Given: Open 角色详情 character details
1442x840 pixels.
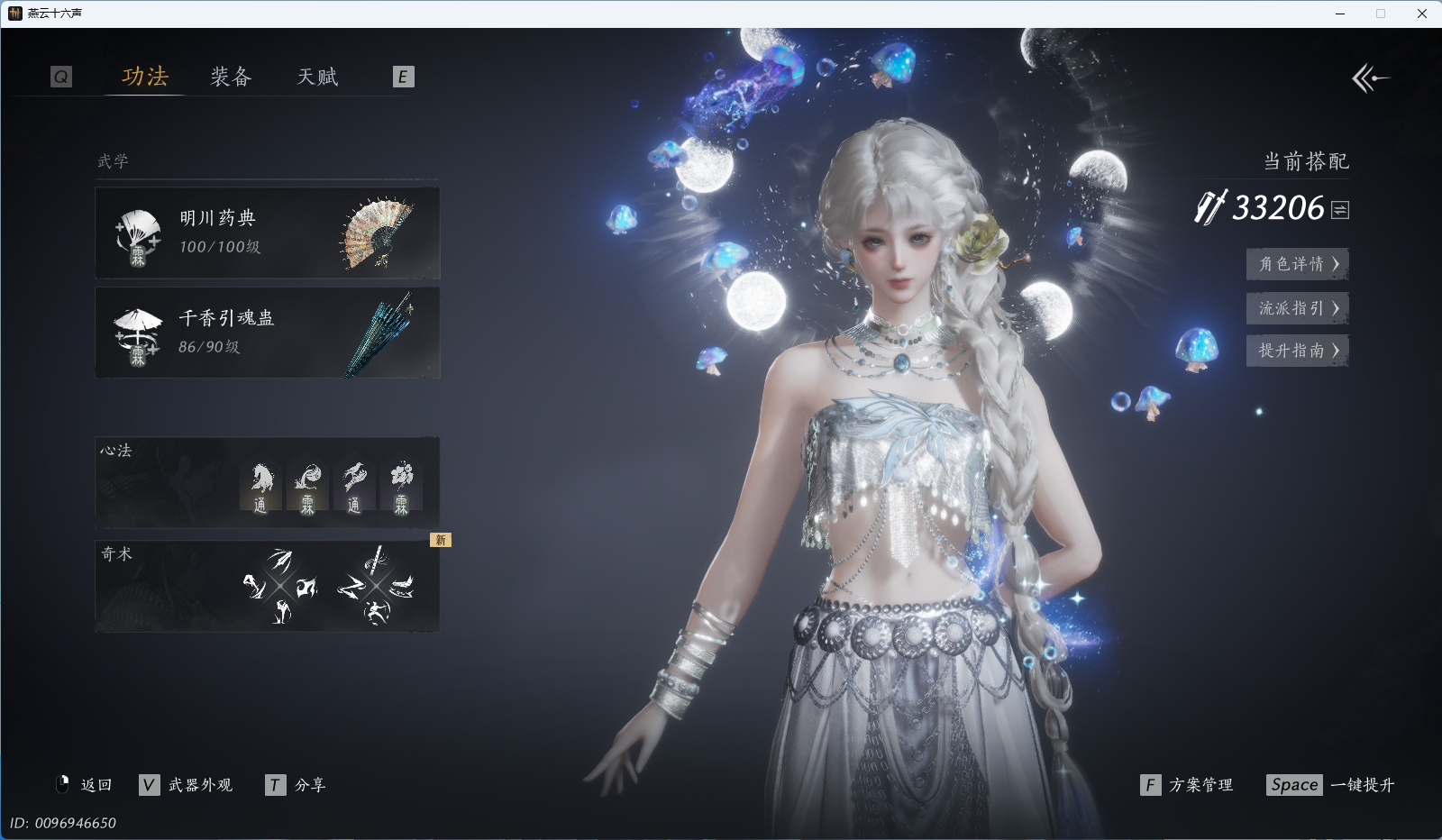Looking at the screenshot, I should pyautogui.click(x=1297, y=264).
